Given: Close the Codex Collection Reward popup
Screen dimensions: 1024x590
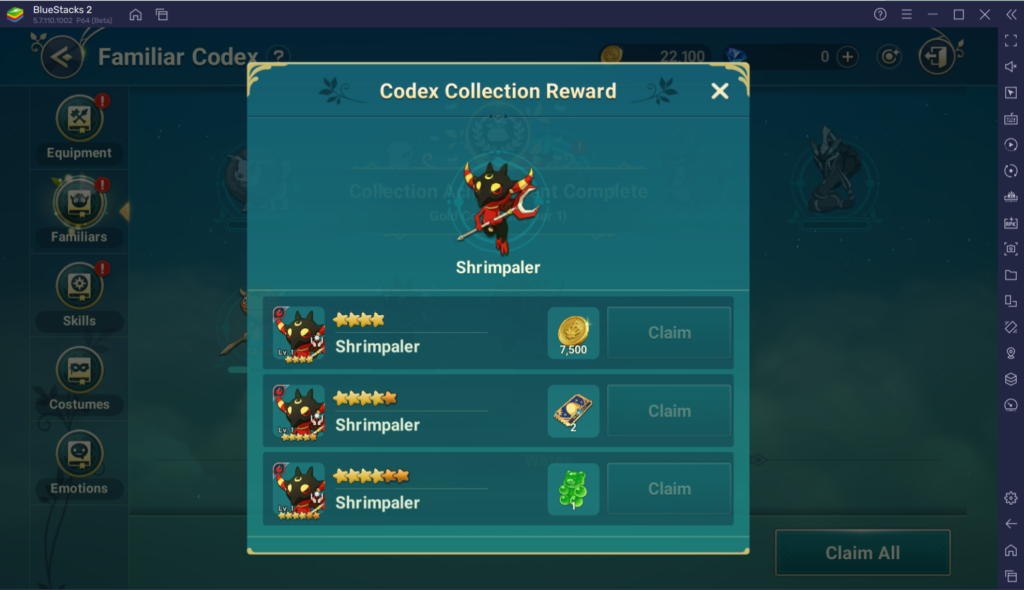Looking at the screenshot, I should [719, 91].
